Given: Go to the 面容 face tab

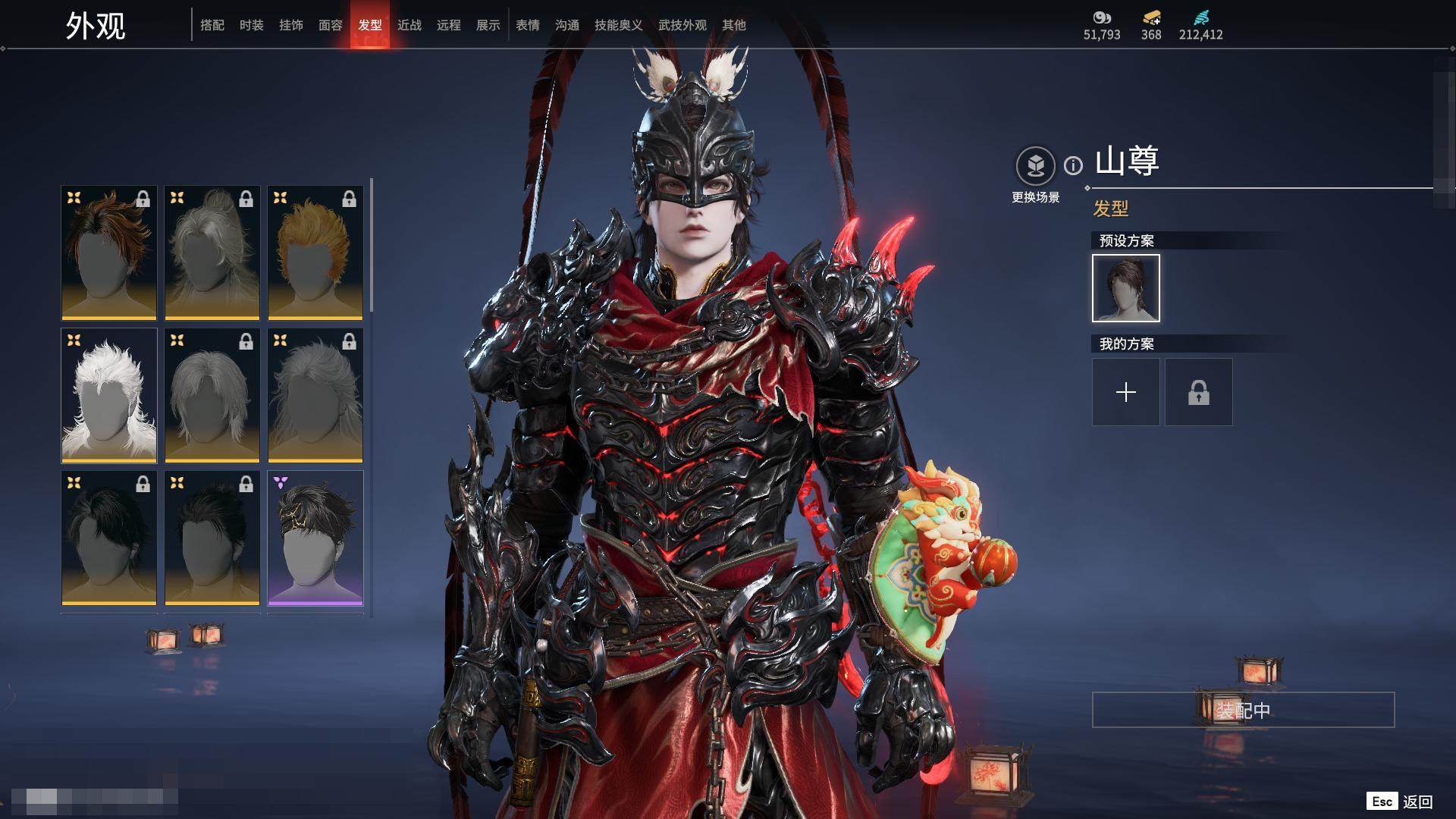Looking at the screenshot, I should pyautogui.click(x=331, y=25).
